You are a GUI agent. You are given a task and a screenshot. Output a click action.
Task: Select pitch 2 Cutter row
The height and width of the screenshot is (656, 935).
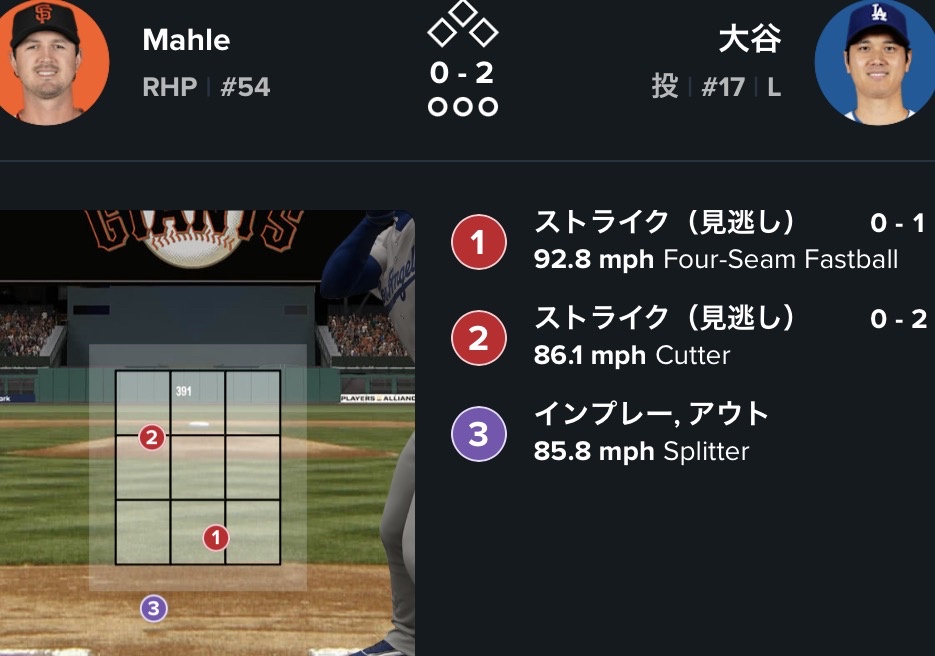click(x=690, y=337)
